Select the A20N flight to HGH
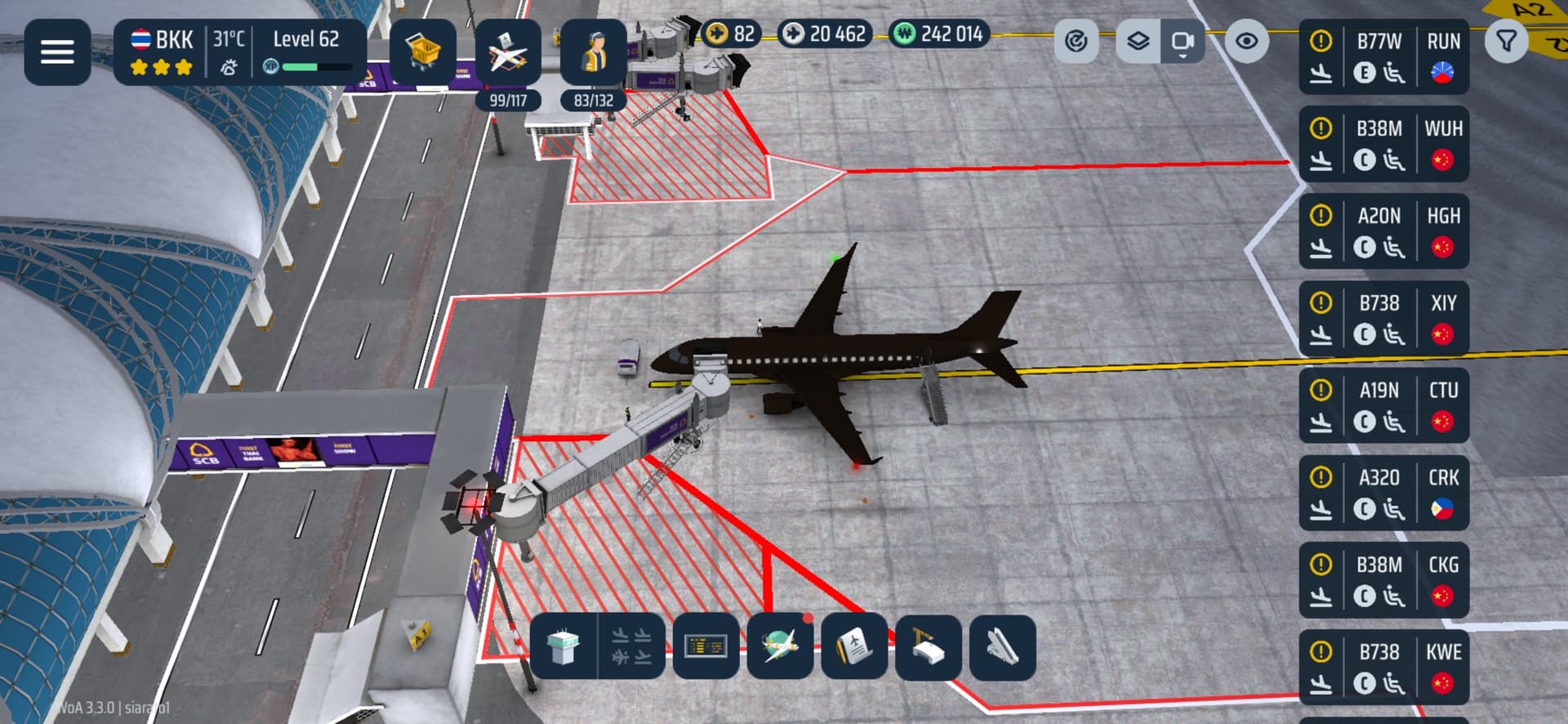 1383,231
